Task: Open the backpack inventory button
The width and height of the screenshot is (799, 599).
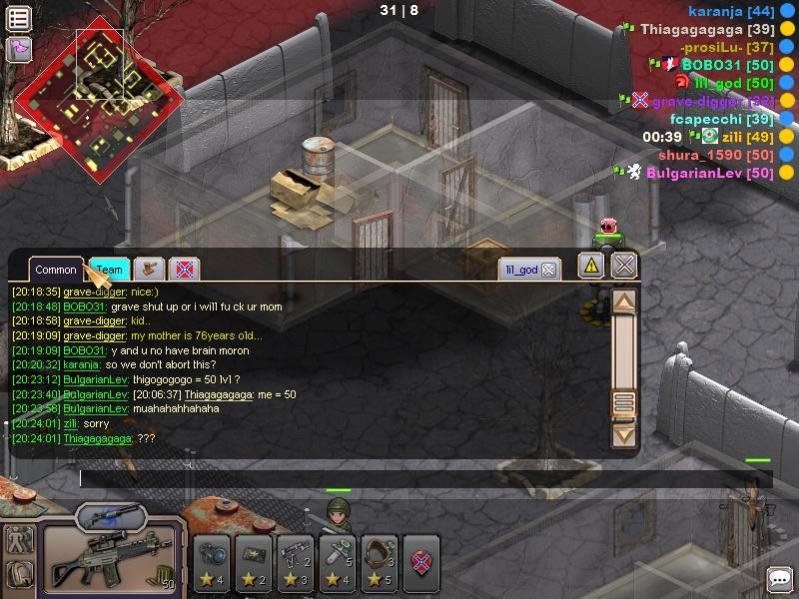Action: point(20,575)
